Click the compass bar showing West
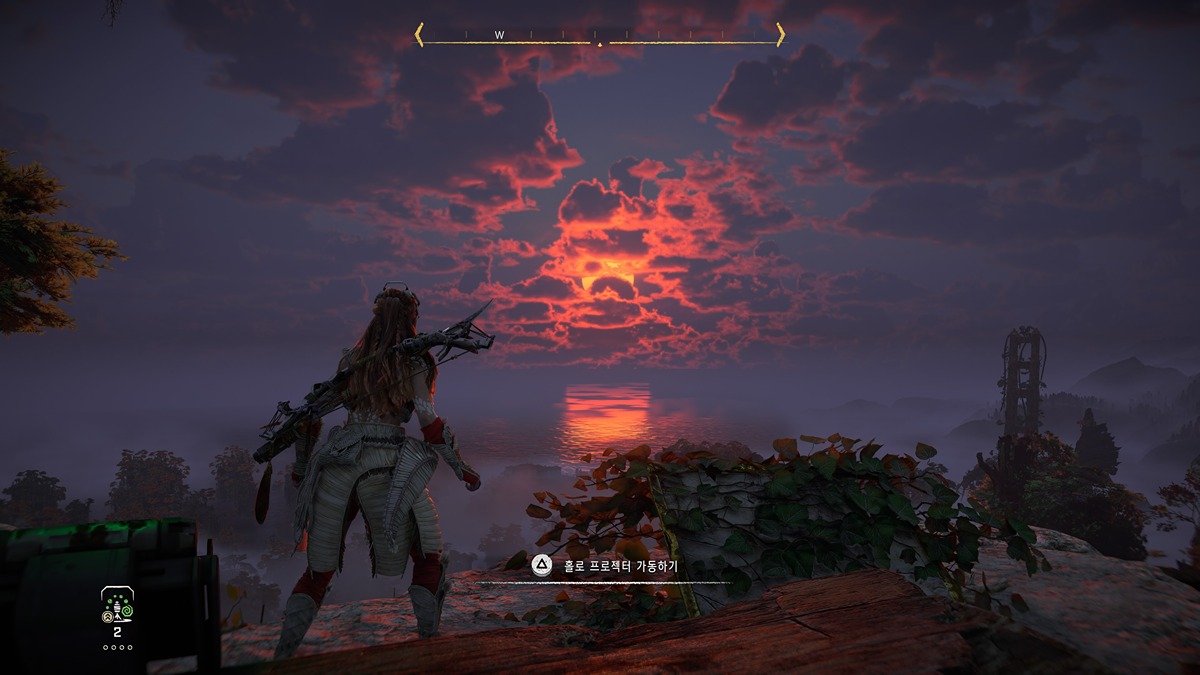Viewport: 1200px width, 675px height. 599,36
